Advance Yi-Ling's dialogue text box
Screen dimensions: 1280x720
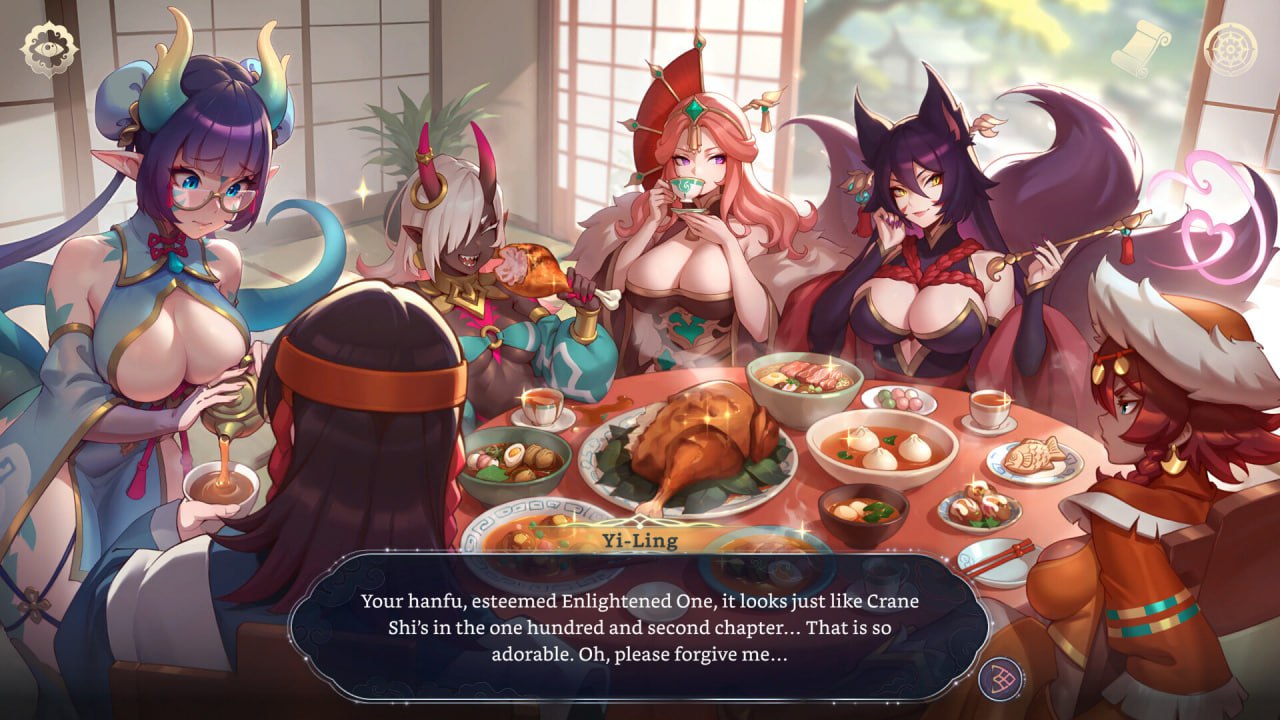point(640,627)
